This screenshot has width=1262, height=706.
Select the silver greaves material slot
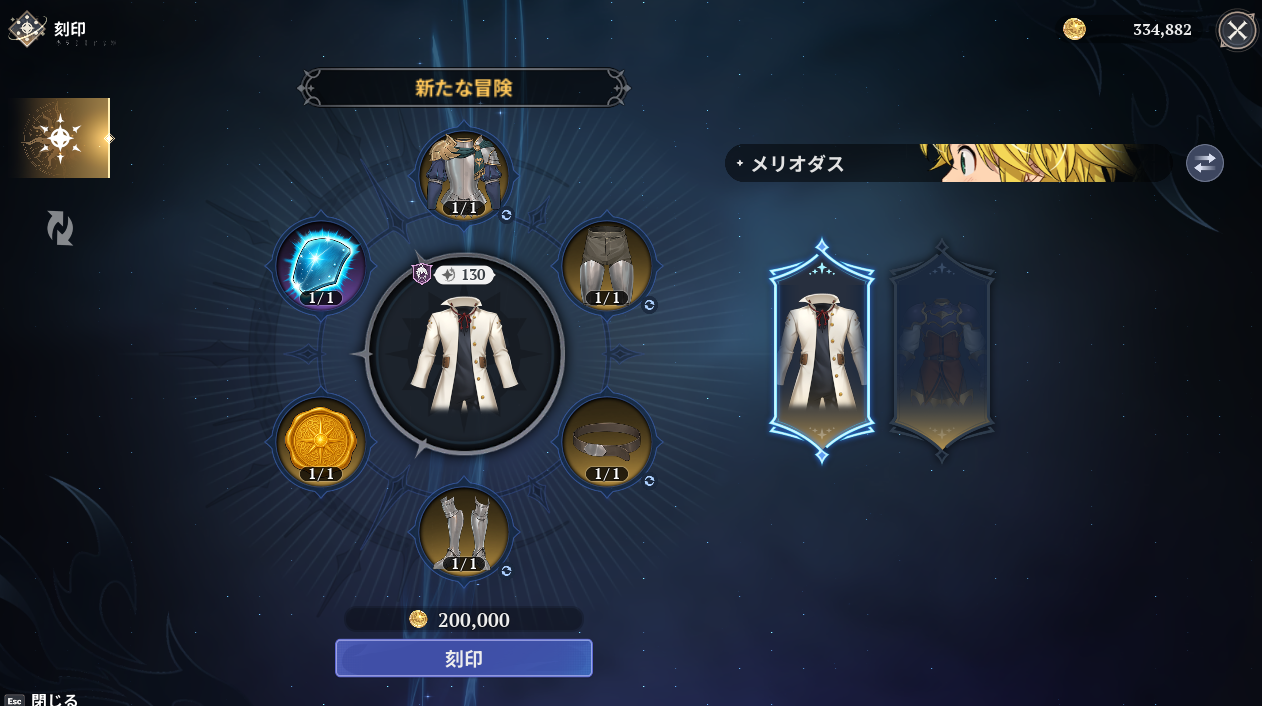(x=464, y=530)
